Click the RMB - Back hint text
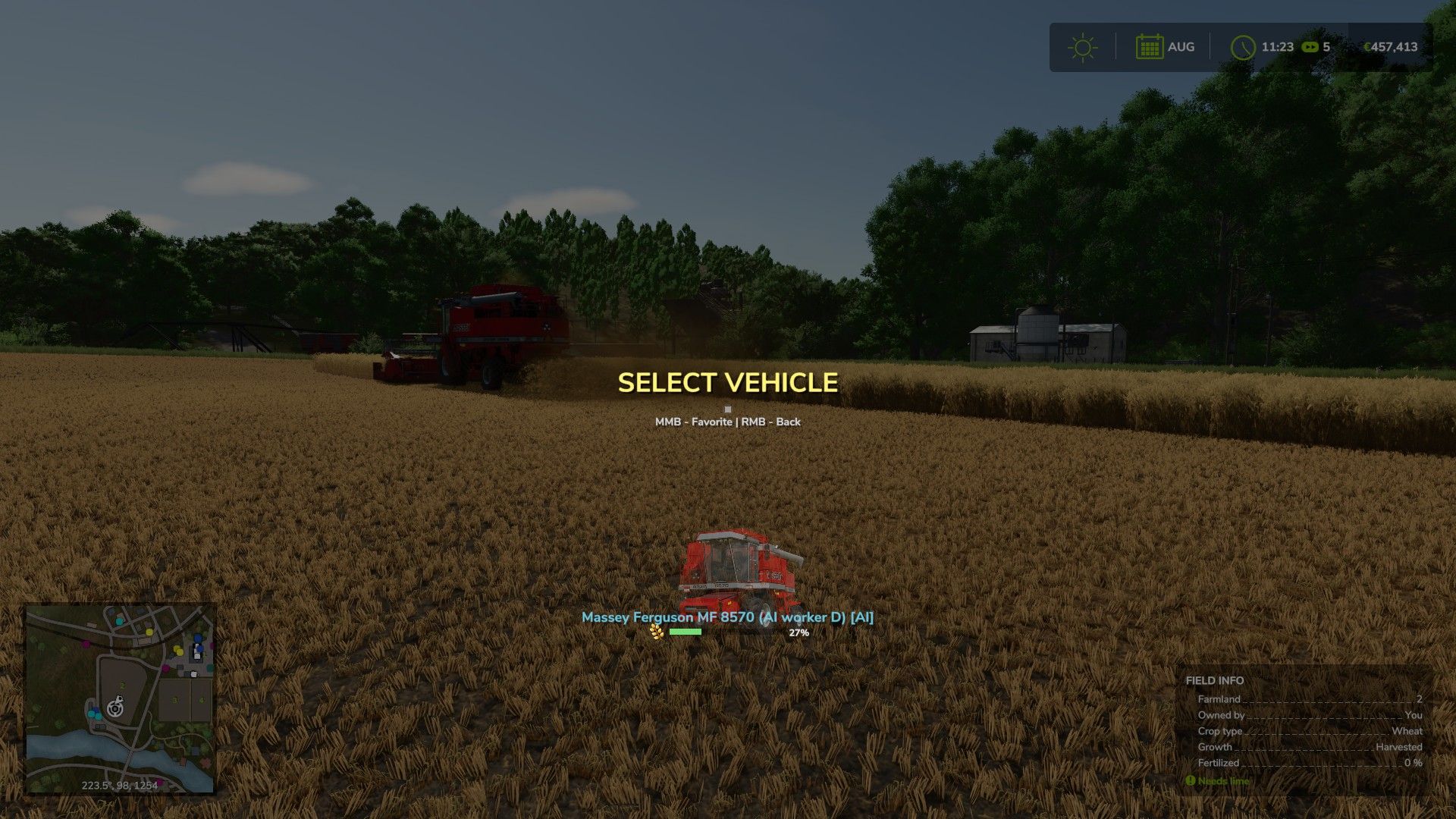The height and width of the screenshot is (819, 1456). (x=770, y=421)
